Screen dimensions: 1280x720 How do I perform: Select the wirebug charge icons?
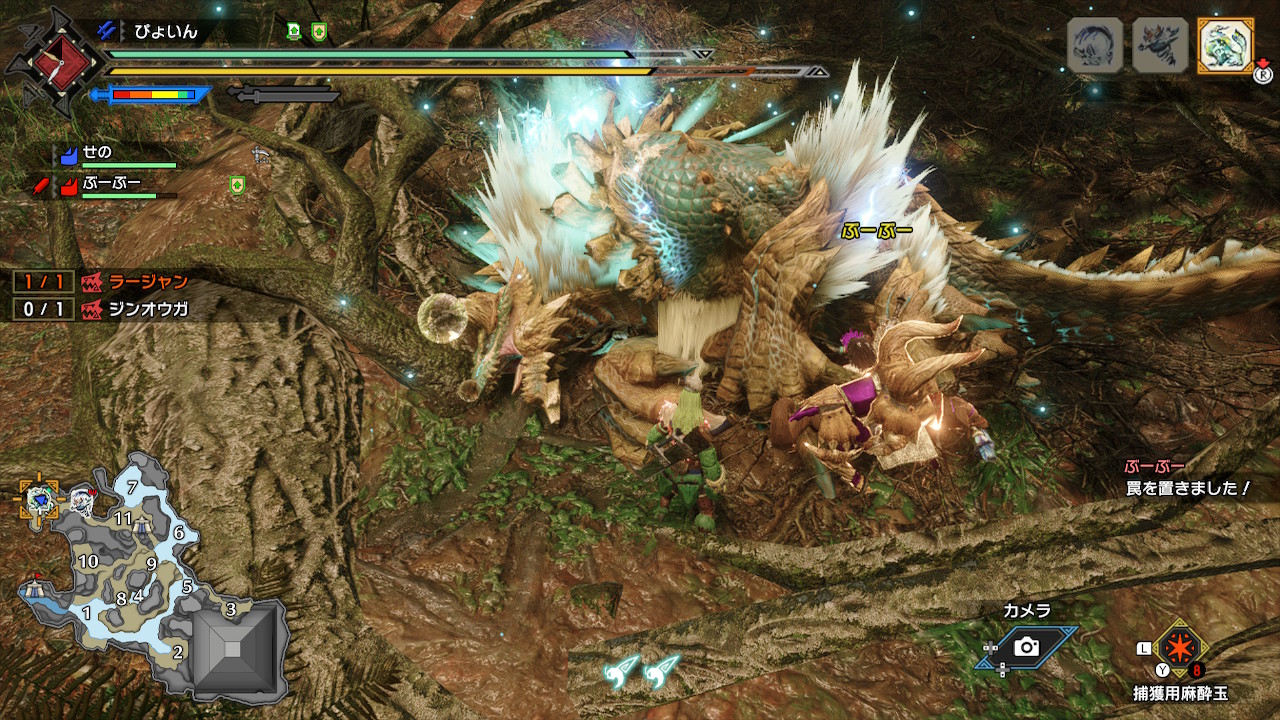click(x=642, y=671)
